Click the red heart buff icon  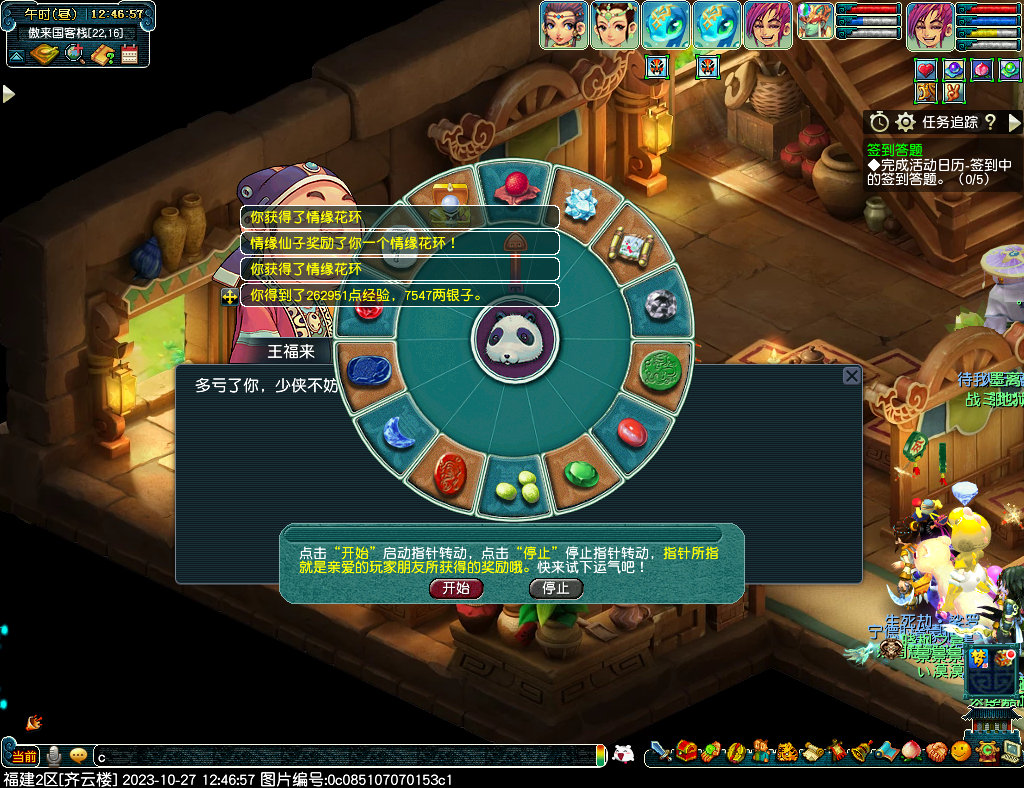(927, 69)
